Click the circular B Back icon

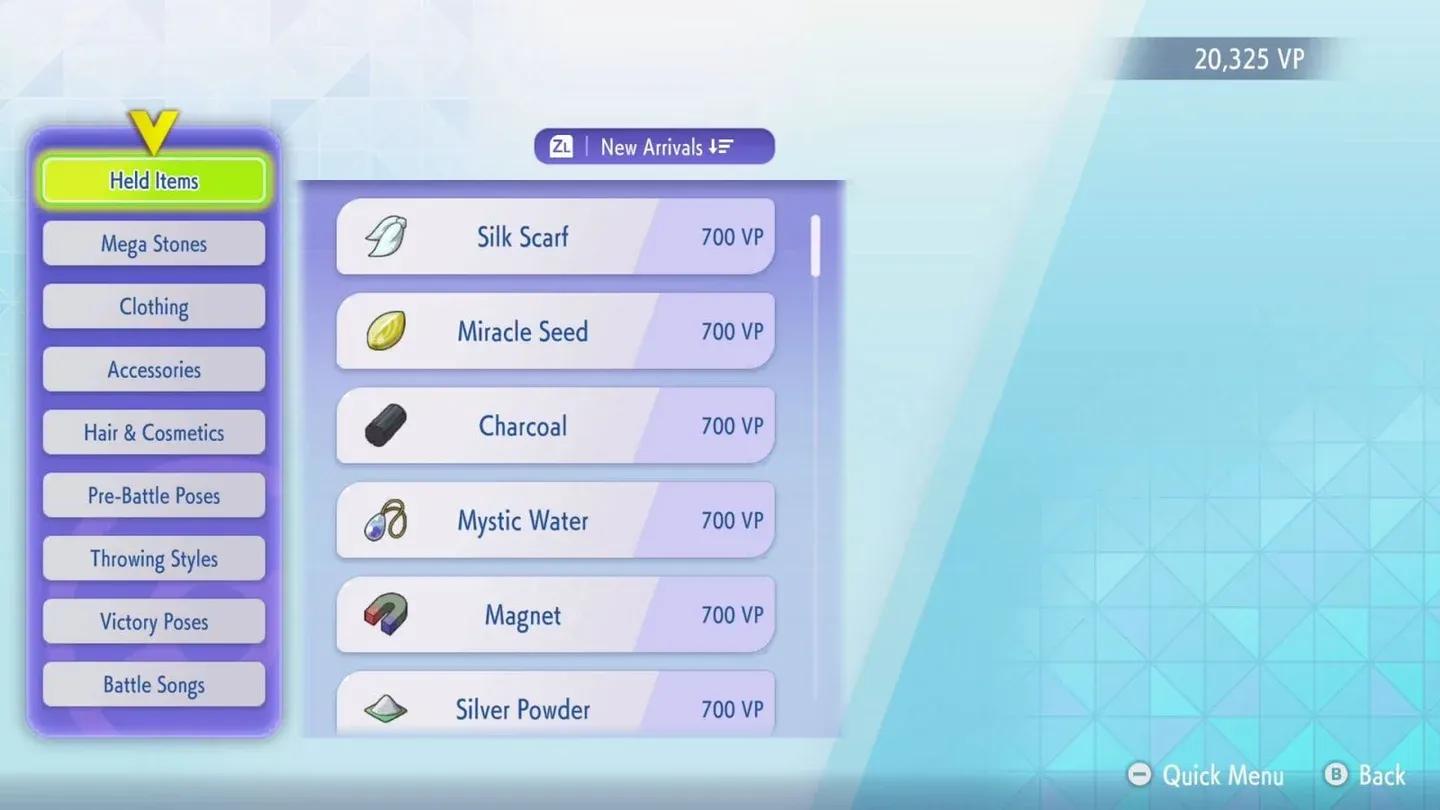pos(1337,775)
